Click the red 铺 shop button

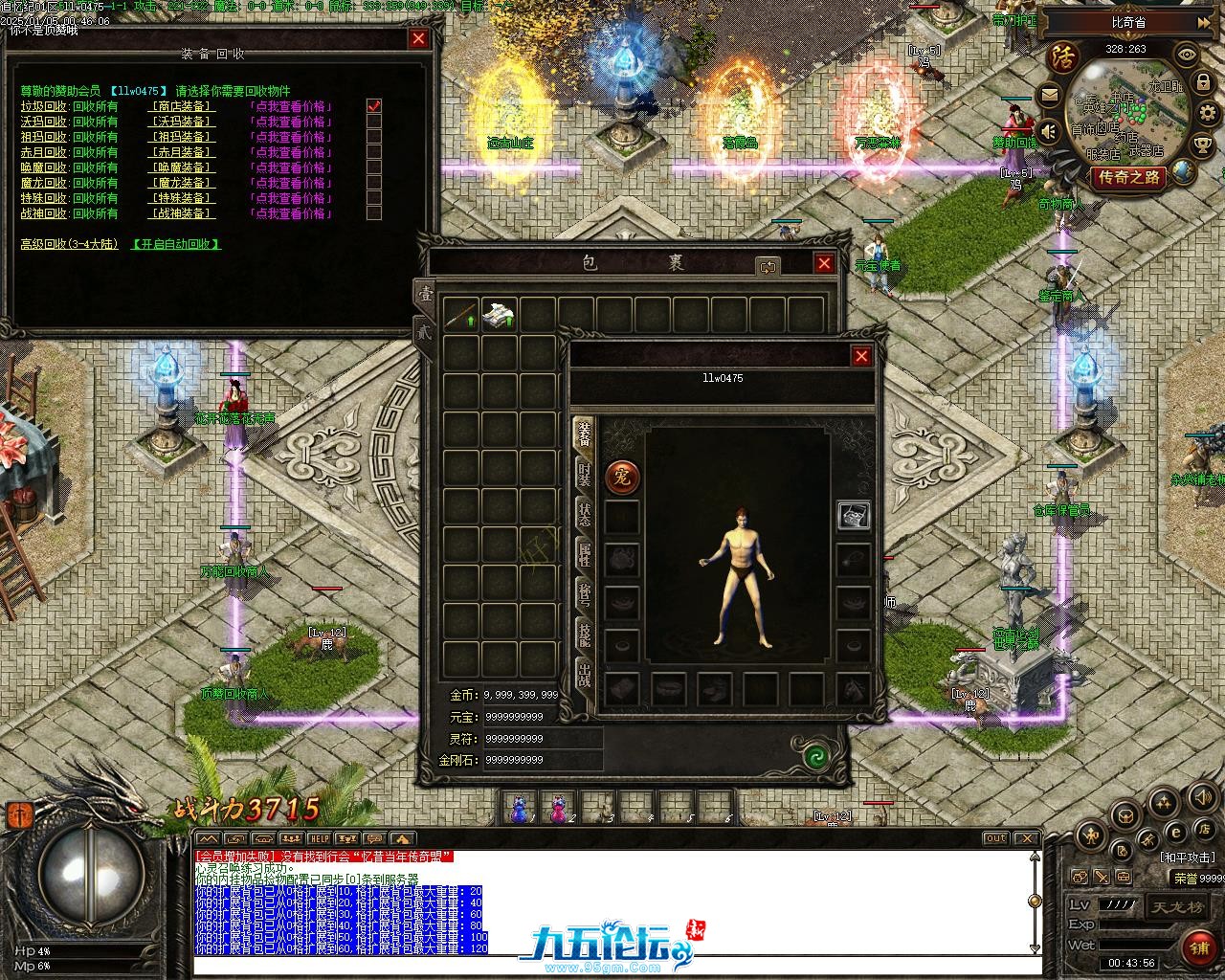coord(1199,947)
